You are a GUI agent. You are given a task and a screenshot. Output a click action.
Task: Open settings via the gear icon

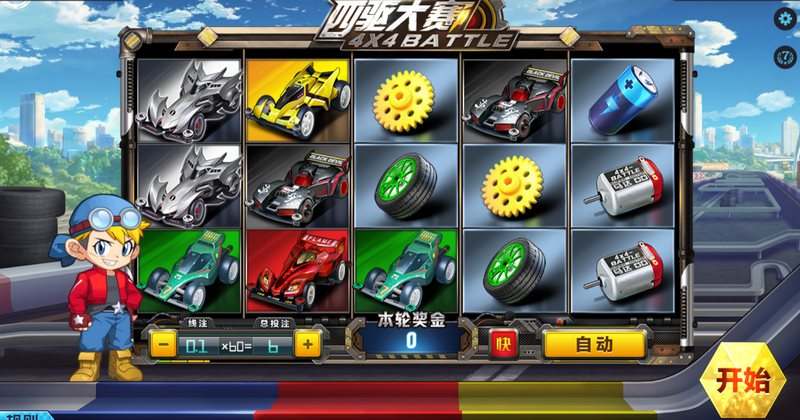pos(785,18)
